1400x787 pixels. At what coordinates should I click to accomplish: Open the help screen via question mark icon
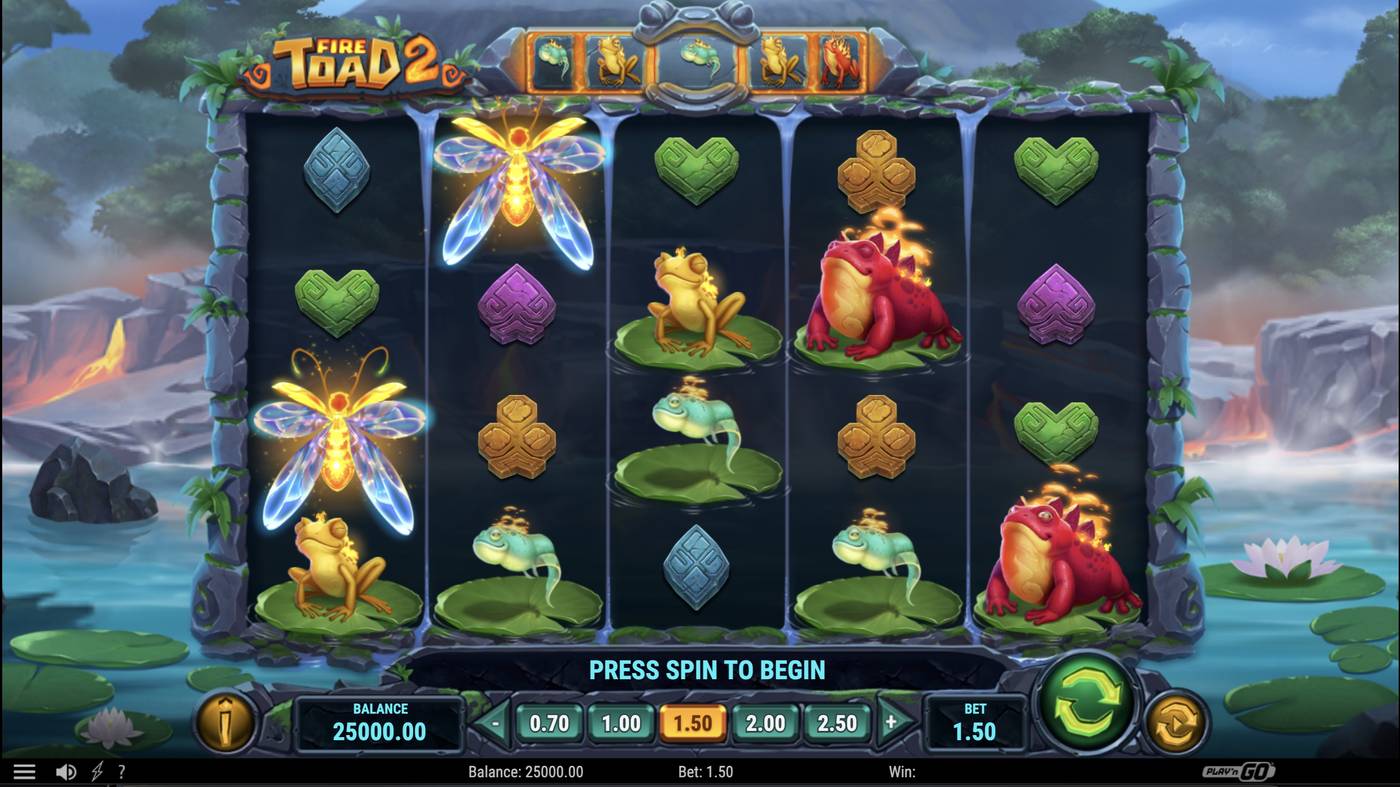(121, 771)
